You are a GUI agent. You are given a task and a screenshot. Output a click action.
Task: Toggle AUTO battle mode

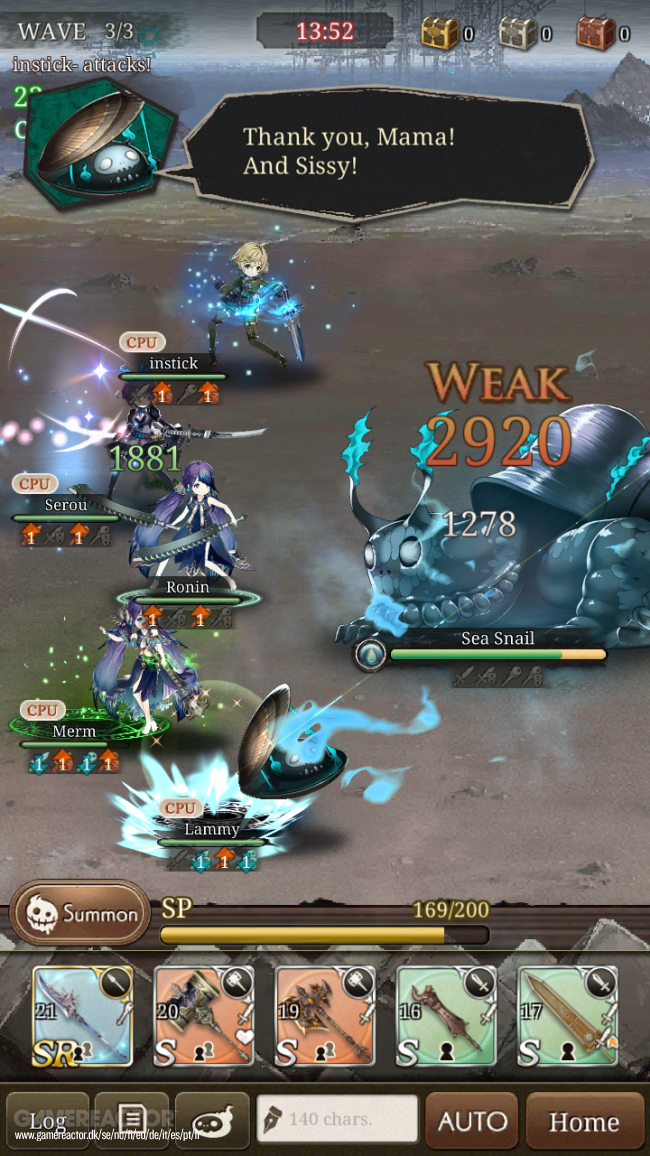472,1120
